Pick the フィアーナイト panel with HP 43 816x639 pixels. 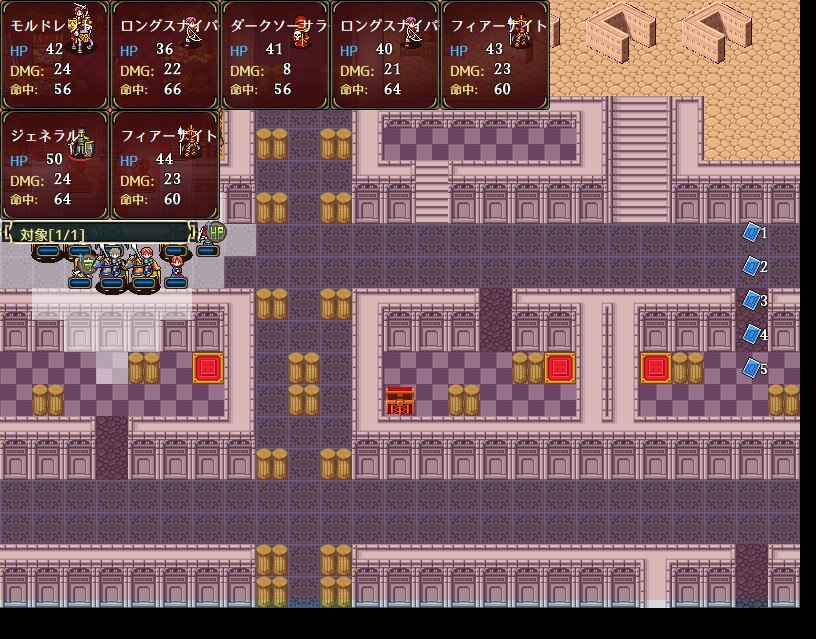click(495, 55)
